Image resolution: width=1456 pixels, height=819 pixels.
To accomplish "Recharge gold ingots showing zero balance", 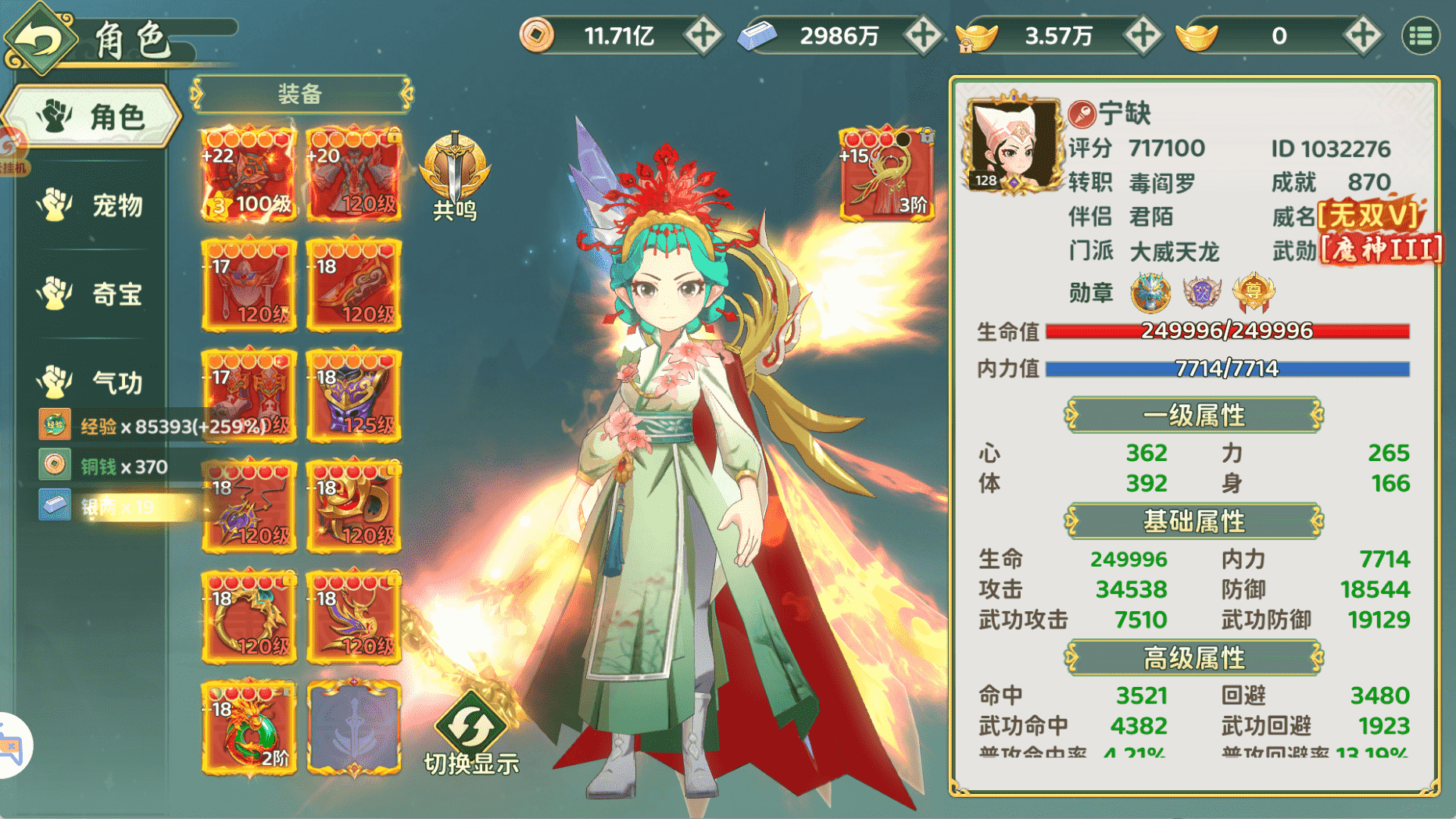I will (1362, 36).
